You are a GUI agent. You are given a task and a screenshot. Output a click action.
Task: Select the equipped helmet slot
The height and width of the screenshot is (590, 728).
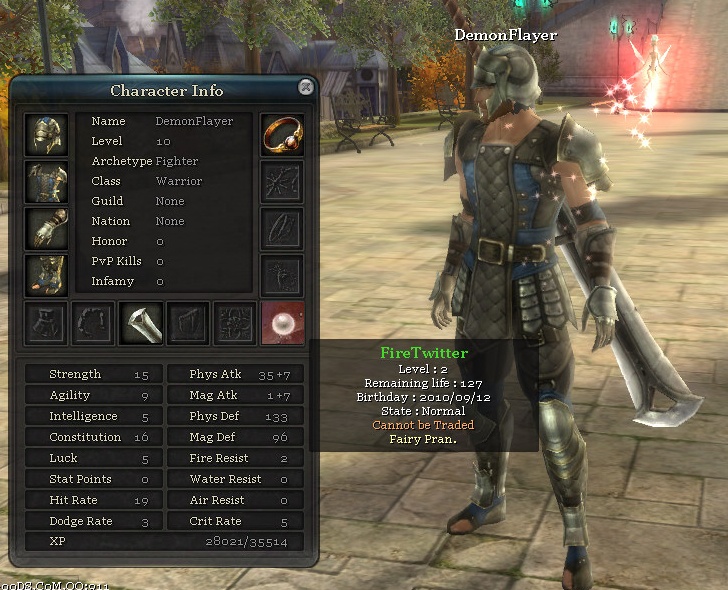pos(46,135)
